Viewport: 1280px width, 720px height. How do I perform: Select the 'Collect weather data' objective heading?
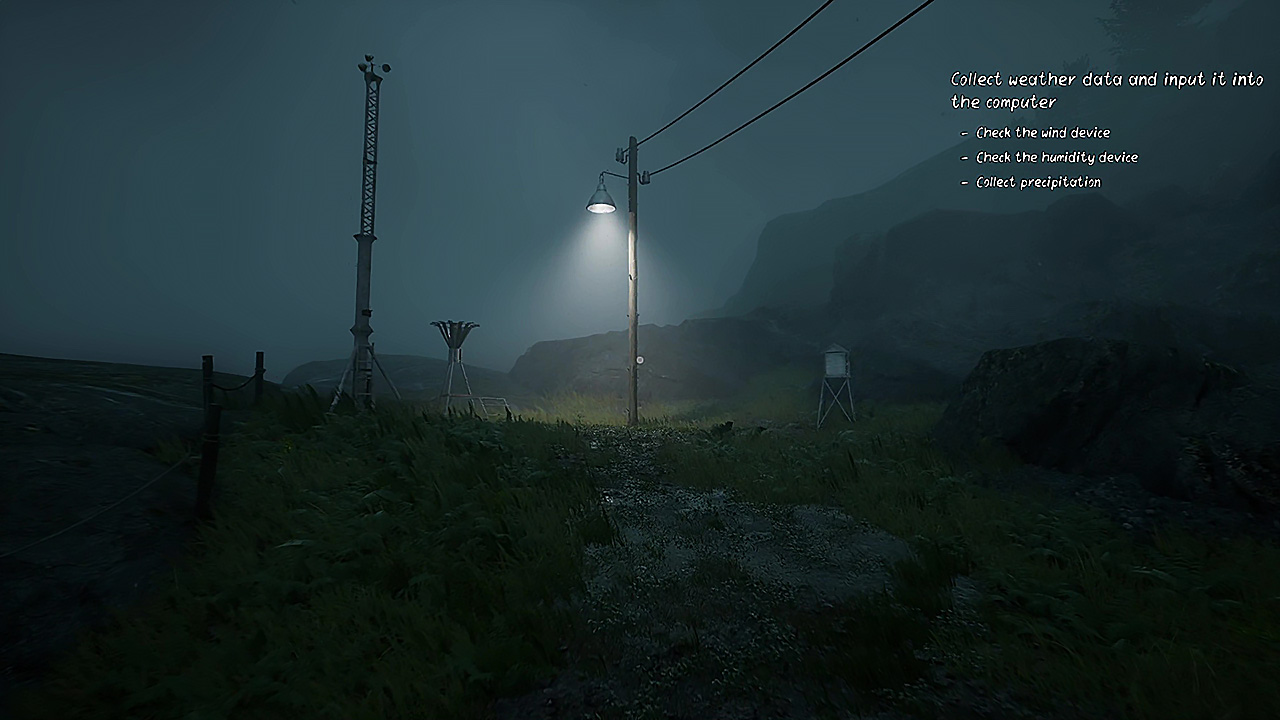point(1106,90)
